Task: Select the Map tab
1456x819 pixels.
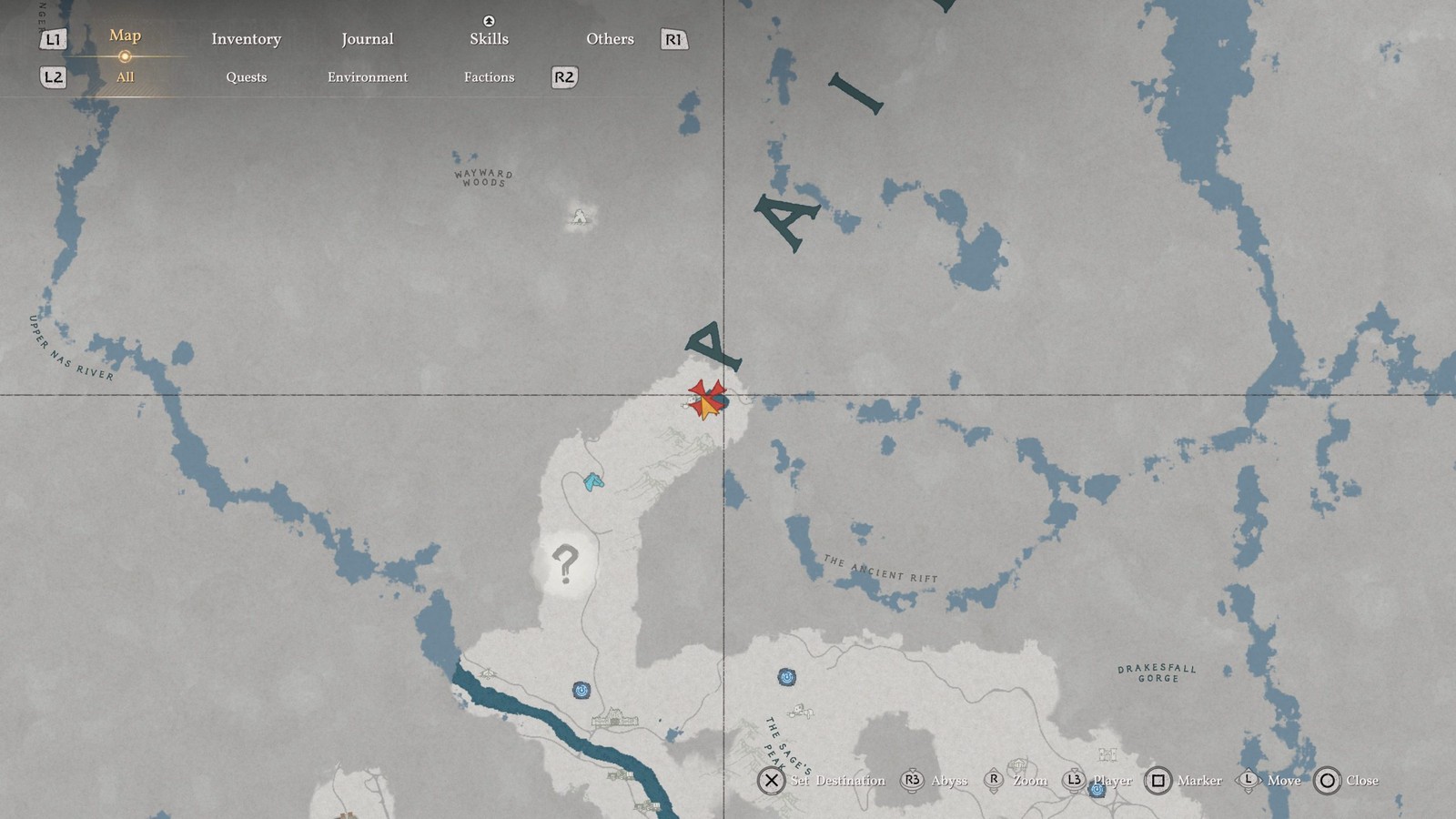Action: coord(125,35)
